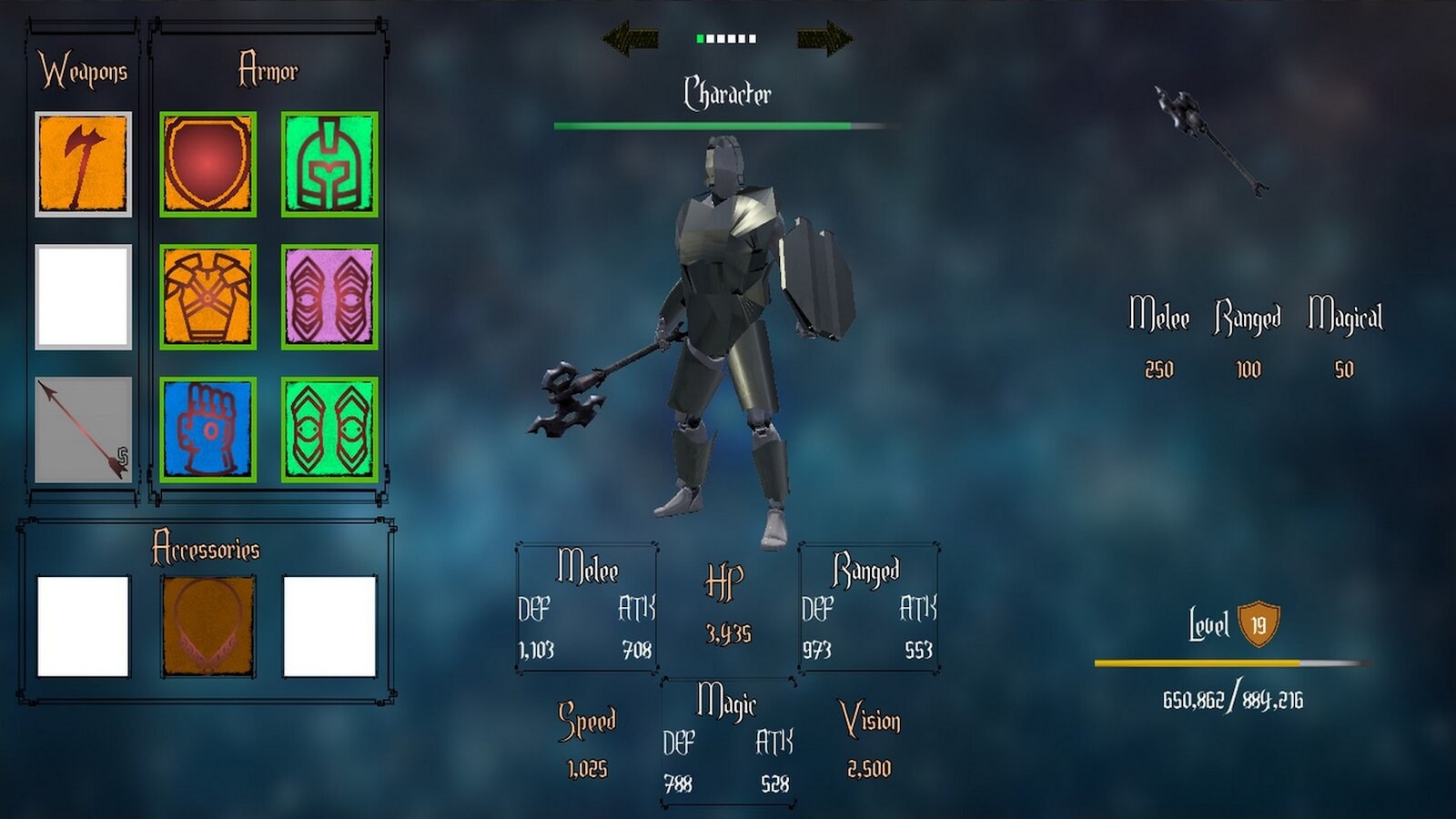Click the left navigation arrow
This screenshot has width=1456, height=819.
coord(630,38)
